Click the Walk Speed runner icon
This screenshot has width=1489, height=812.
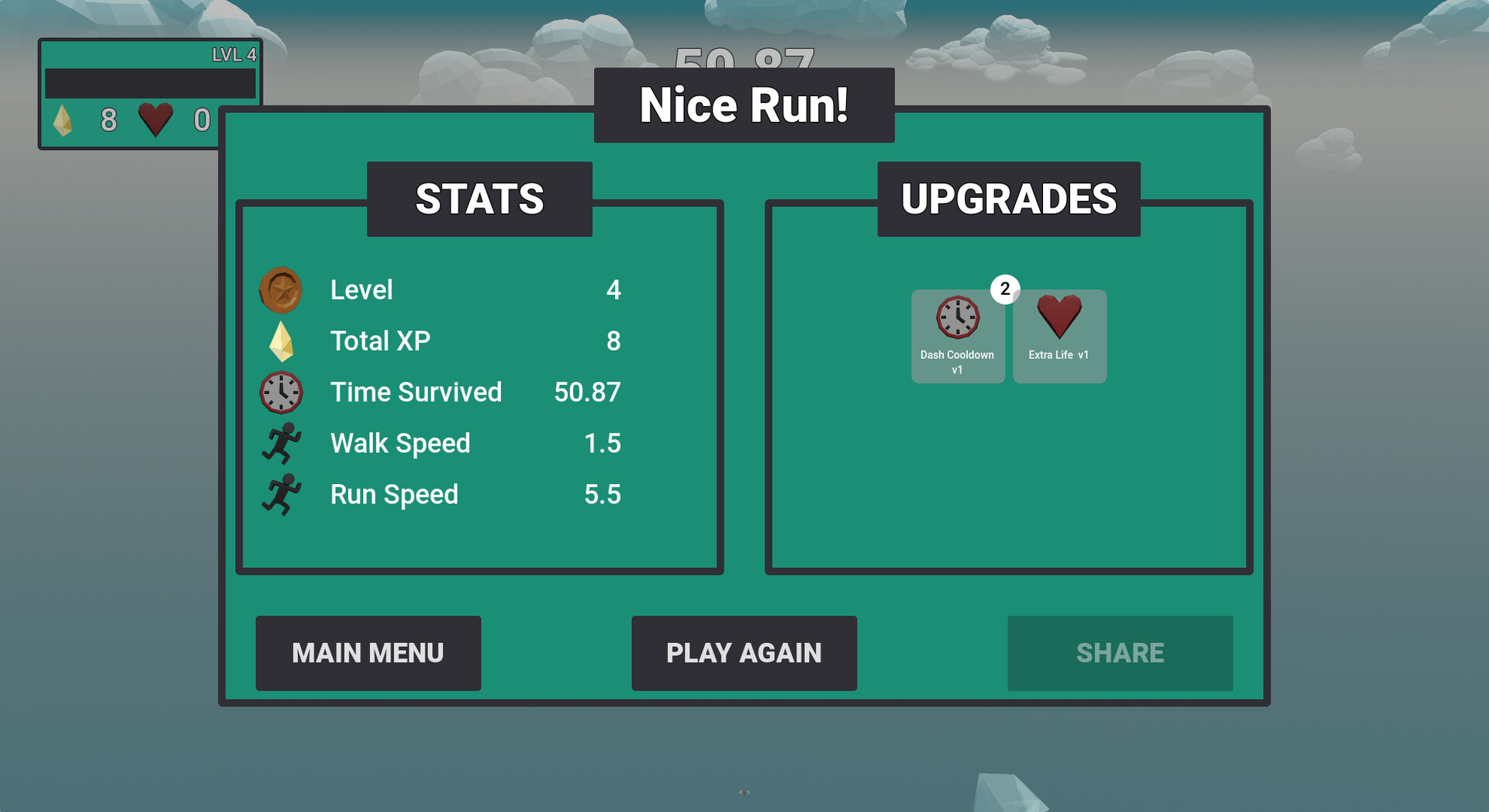point(282,443)
